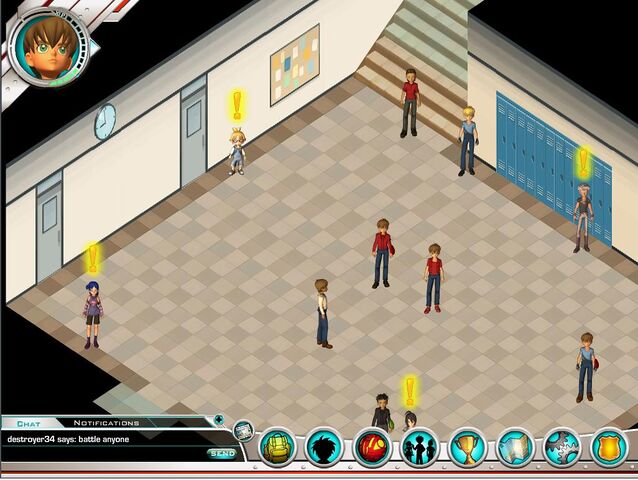Open the character silhouette profile icon
The width and height of the screenshot is (638, 480).
325,447
